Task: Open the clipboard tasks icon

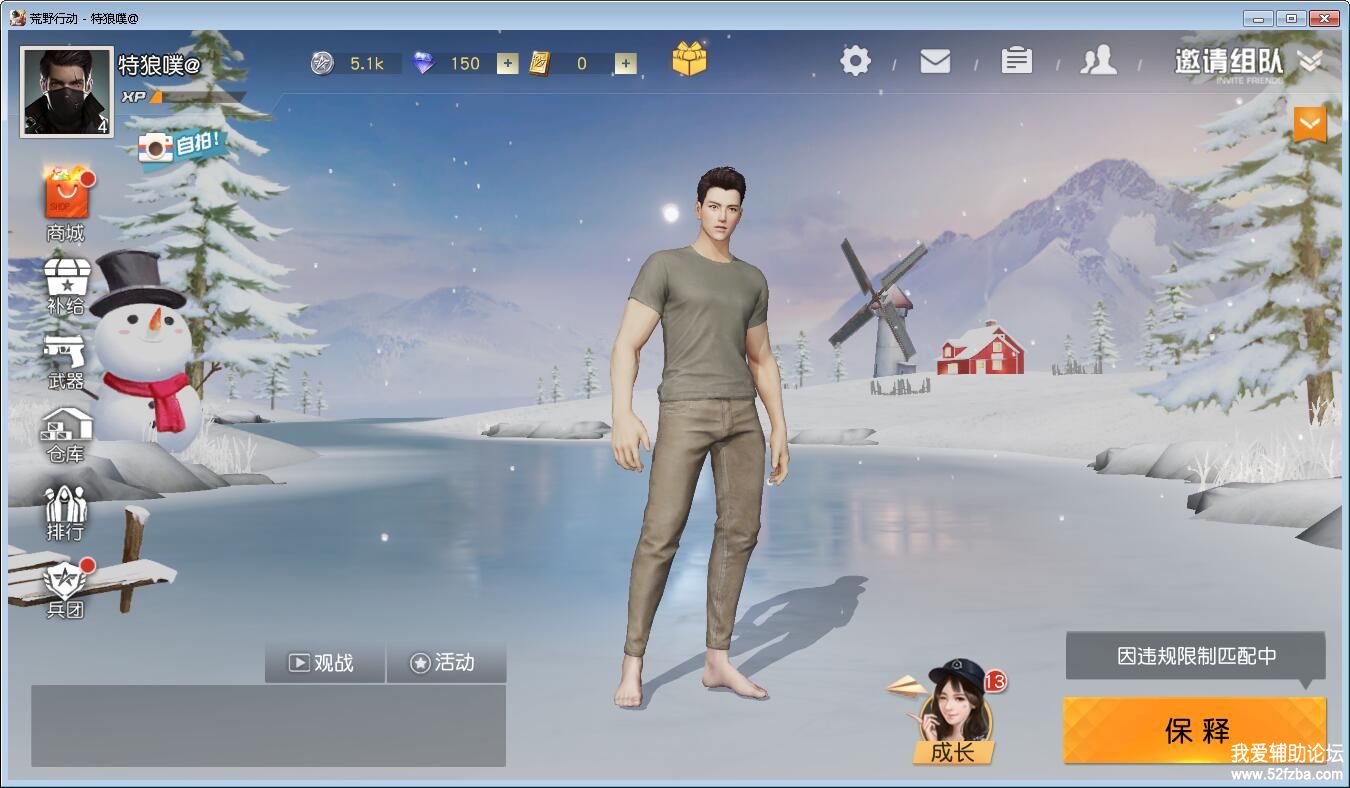Action: 1016,61
